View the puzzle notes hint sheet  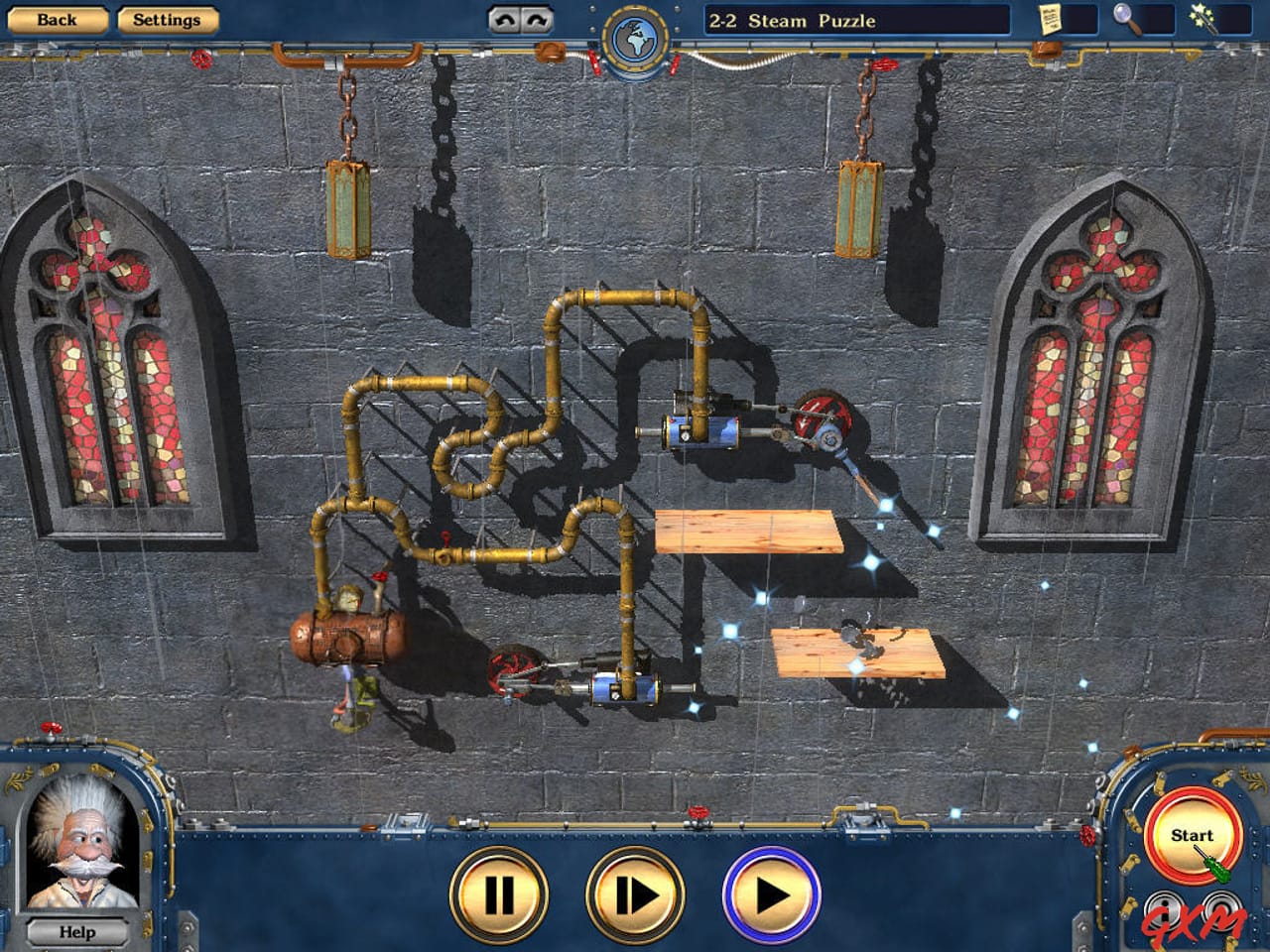tap(1048, 20)
